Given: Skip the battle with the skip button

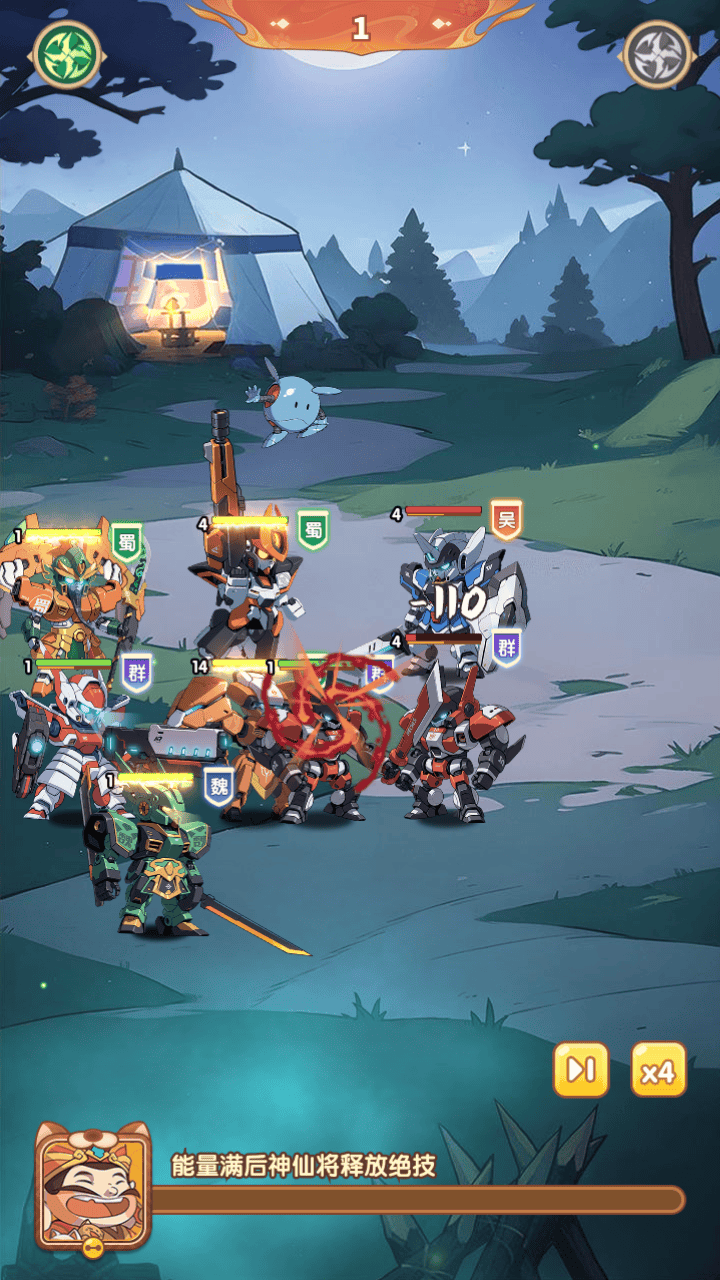Looking at the screenshot, I should [x=581, y=1070].
